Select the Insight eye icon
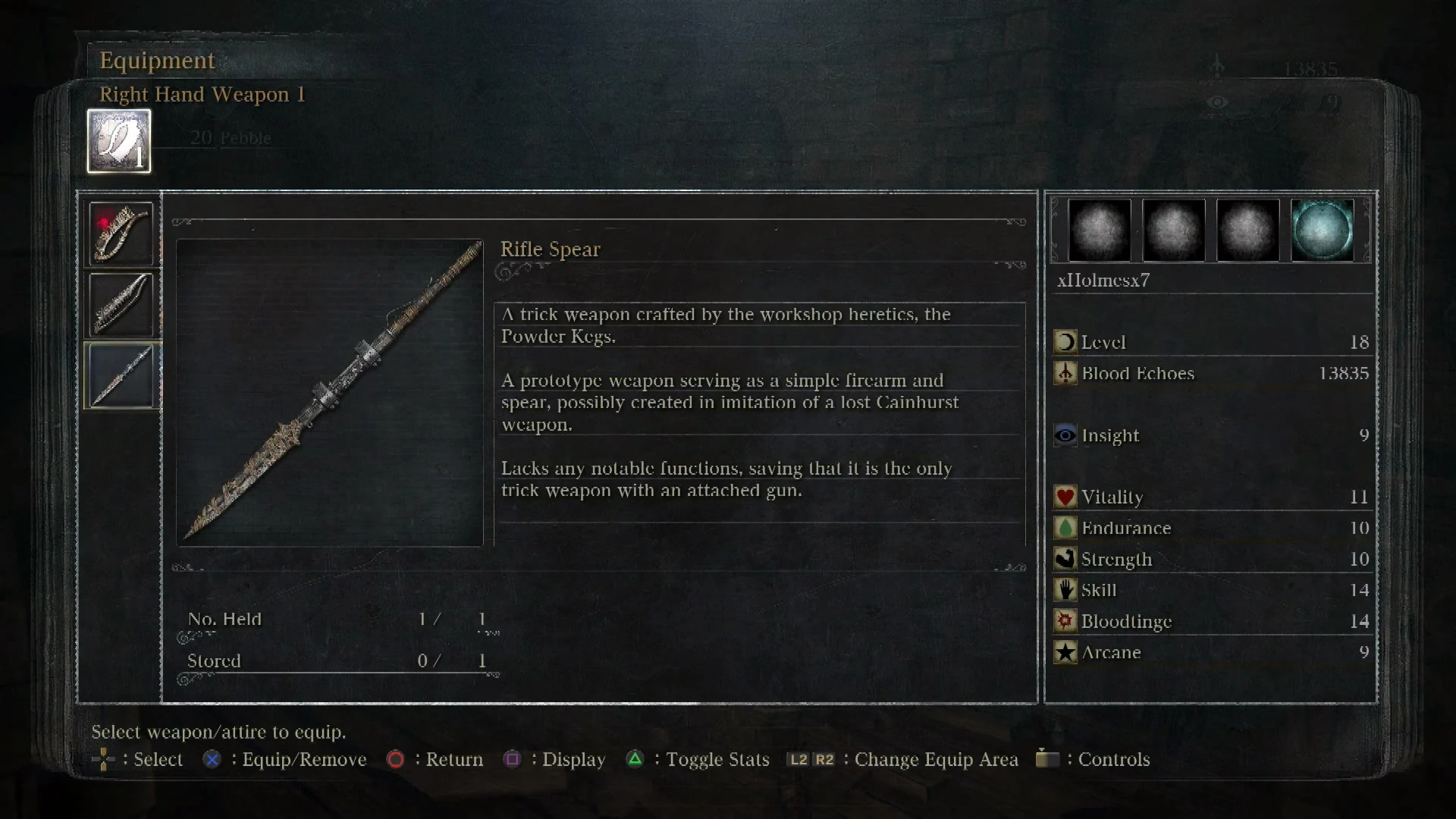The image size is (1456, 819). [x=1065, y=435]
